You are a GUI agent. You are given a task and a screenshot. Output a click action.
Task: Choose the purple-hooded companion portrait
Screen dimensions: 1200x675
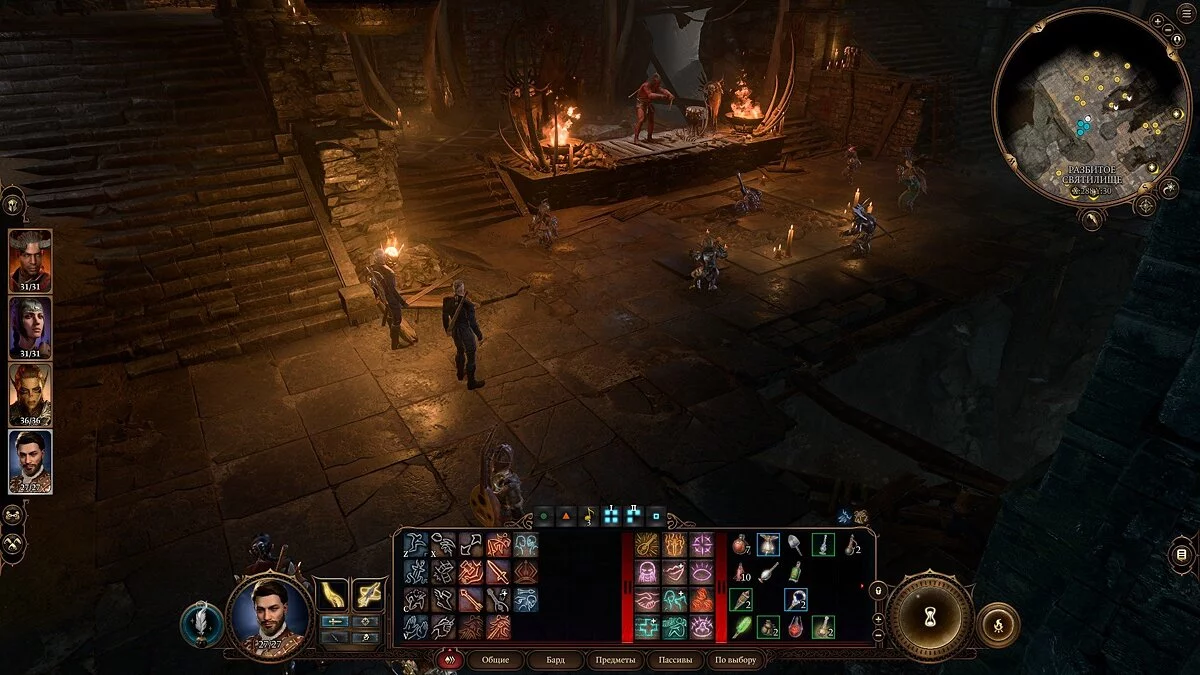[x=30, y=327]
